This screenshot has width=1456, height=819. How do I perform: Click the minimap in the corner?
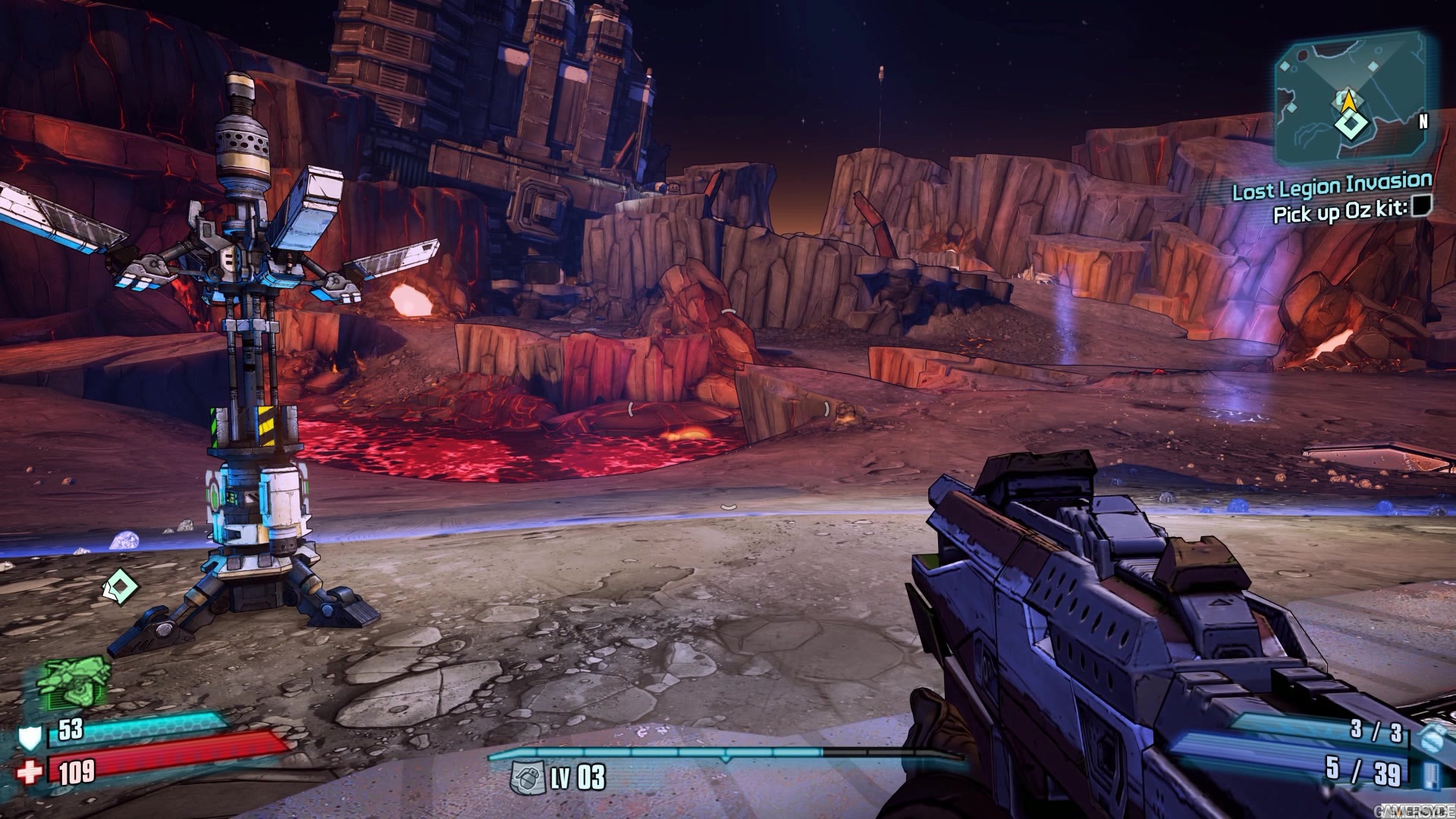1350,102
